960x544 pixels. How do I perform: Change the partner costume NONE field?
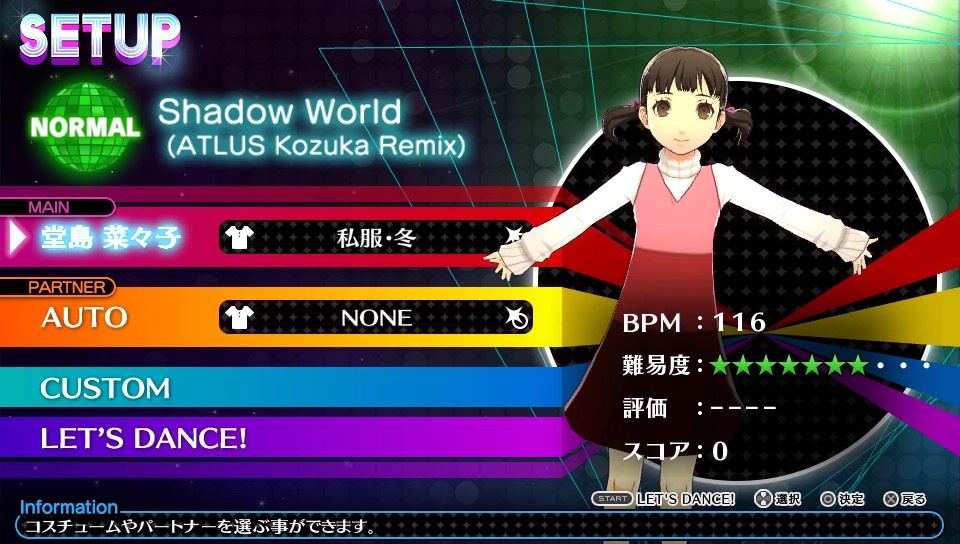pyautogui.click(x=376, y=318)
